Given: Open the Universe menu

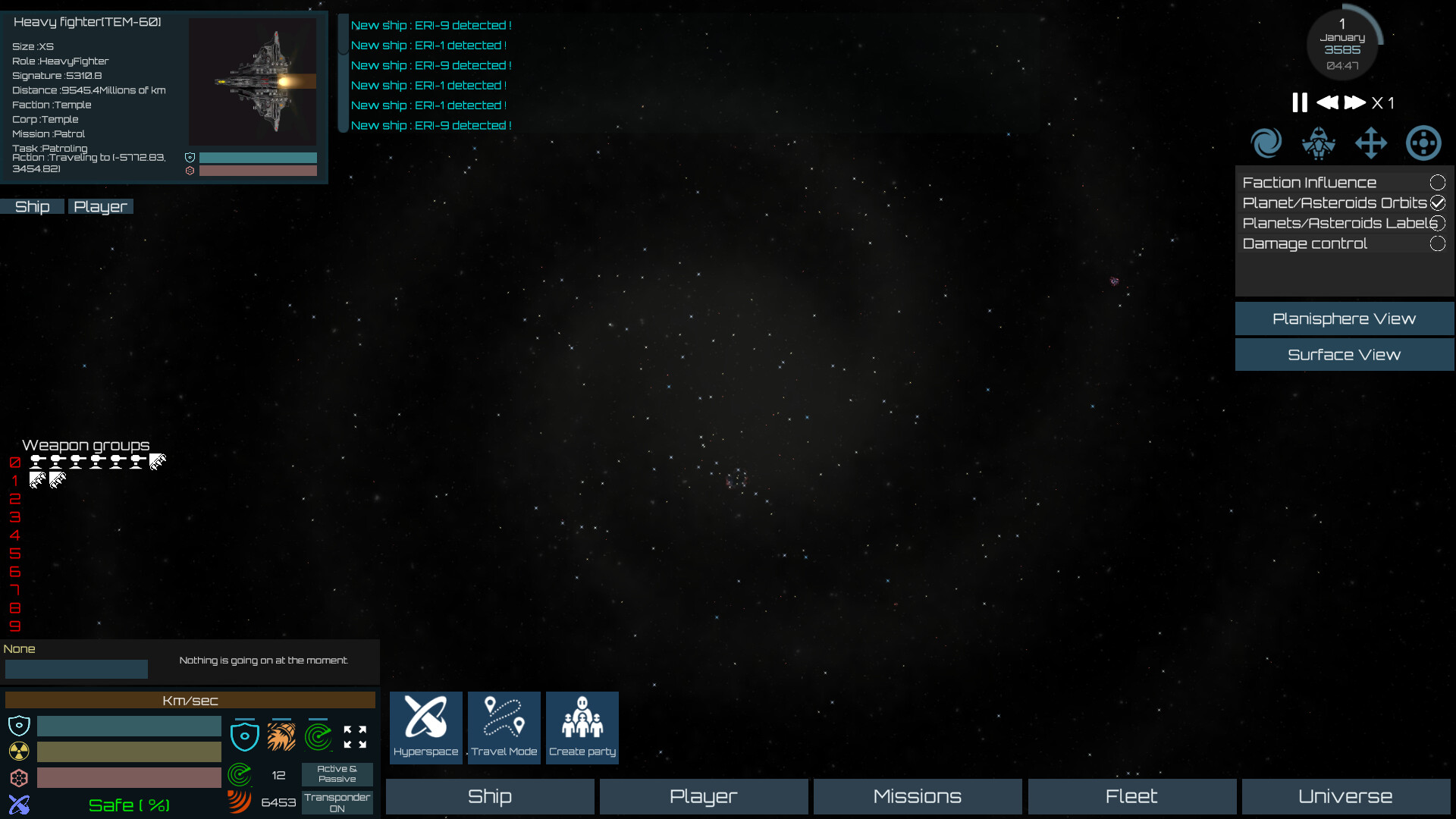Looking at the screenshot, I should pyautogui.click(x=1344, y=796).
